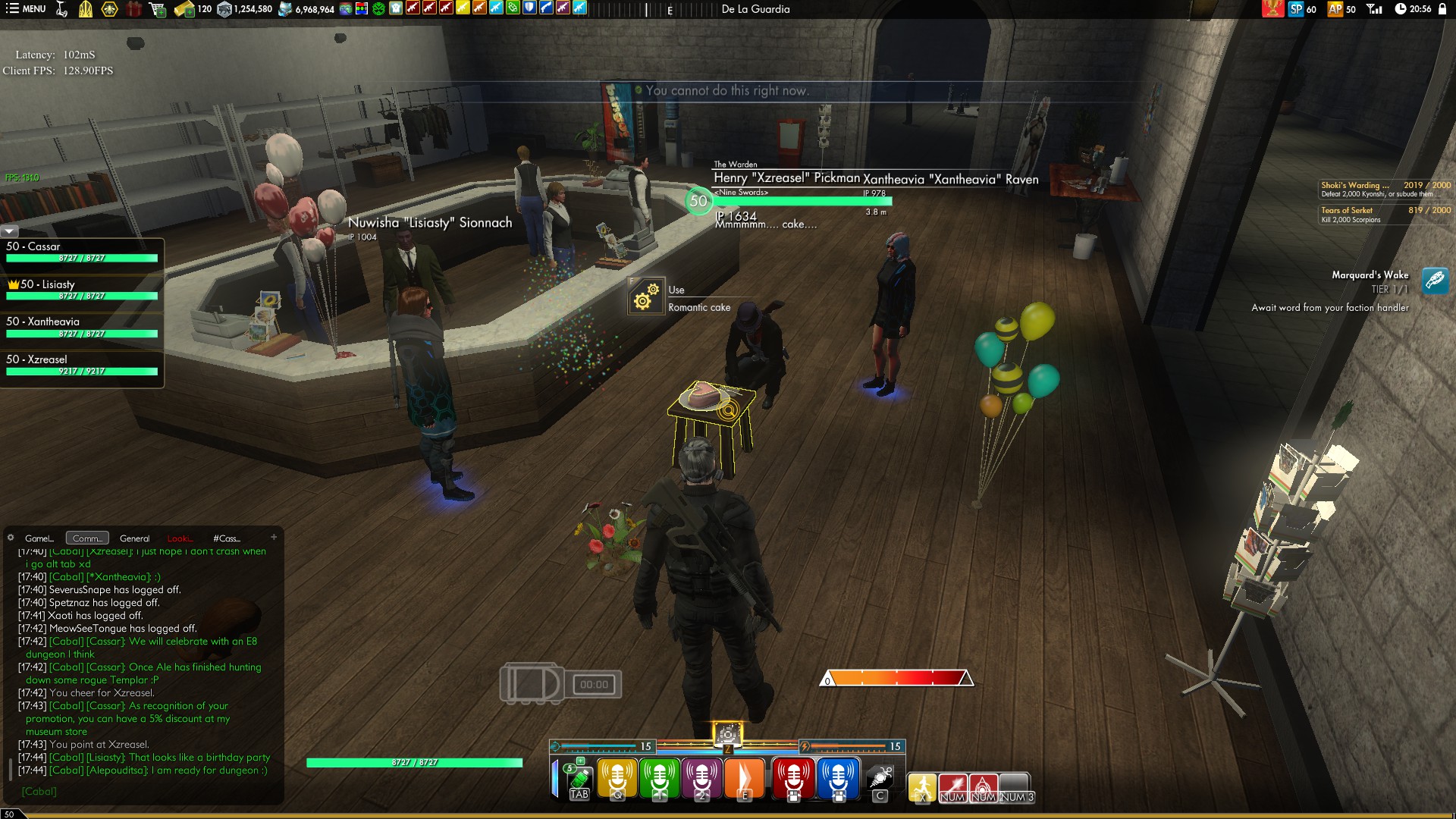Screen dimensions: 1456x819
Task: Switch to the General chat tab
Action: [134, 538]
